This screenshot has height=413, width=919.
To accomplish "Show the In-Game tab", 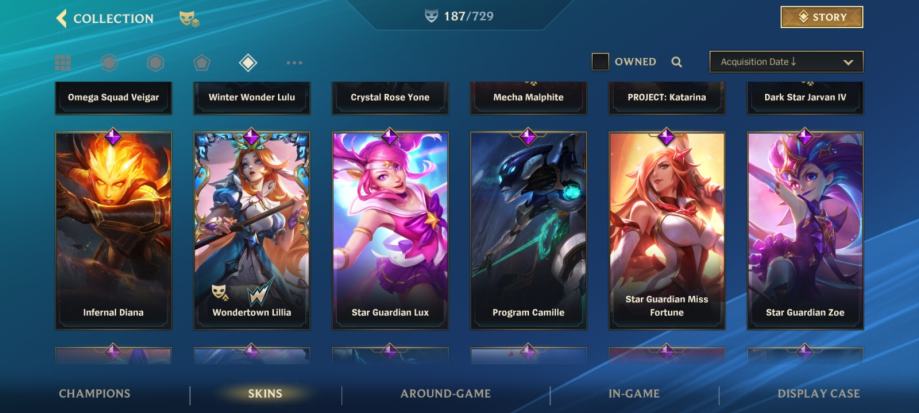I will click(x=633, y=394).
